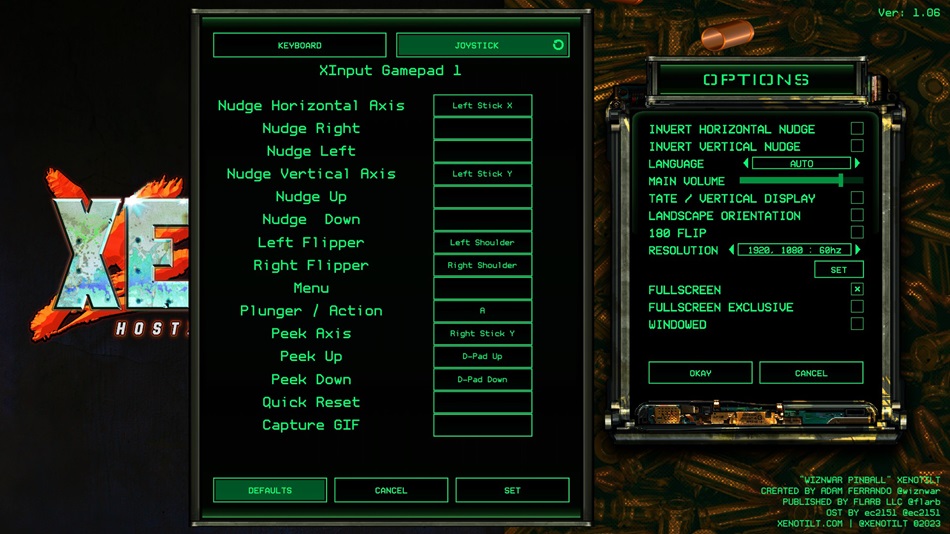Click the Plunger / Action binding field

point(482,311)
